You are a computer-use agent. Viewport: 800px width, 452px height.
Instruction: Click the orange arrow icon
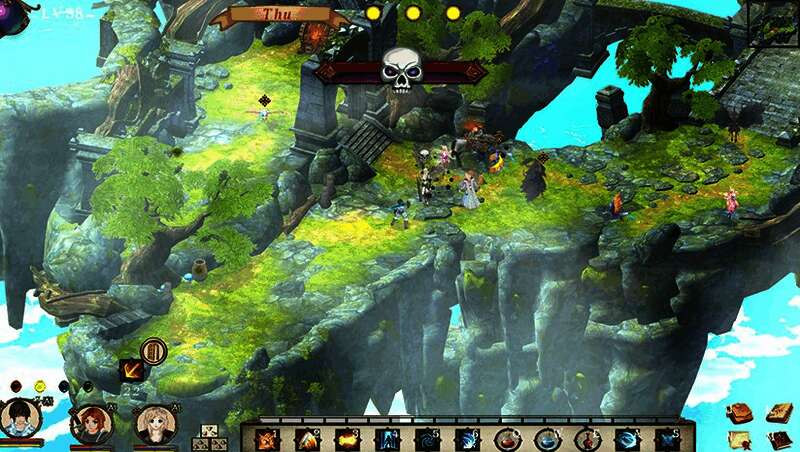pos(131,370)
